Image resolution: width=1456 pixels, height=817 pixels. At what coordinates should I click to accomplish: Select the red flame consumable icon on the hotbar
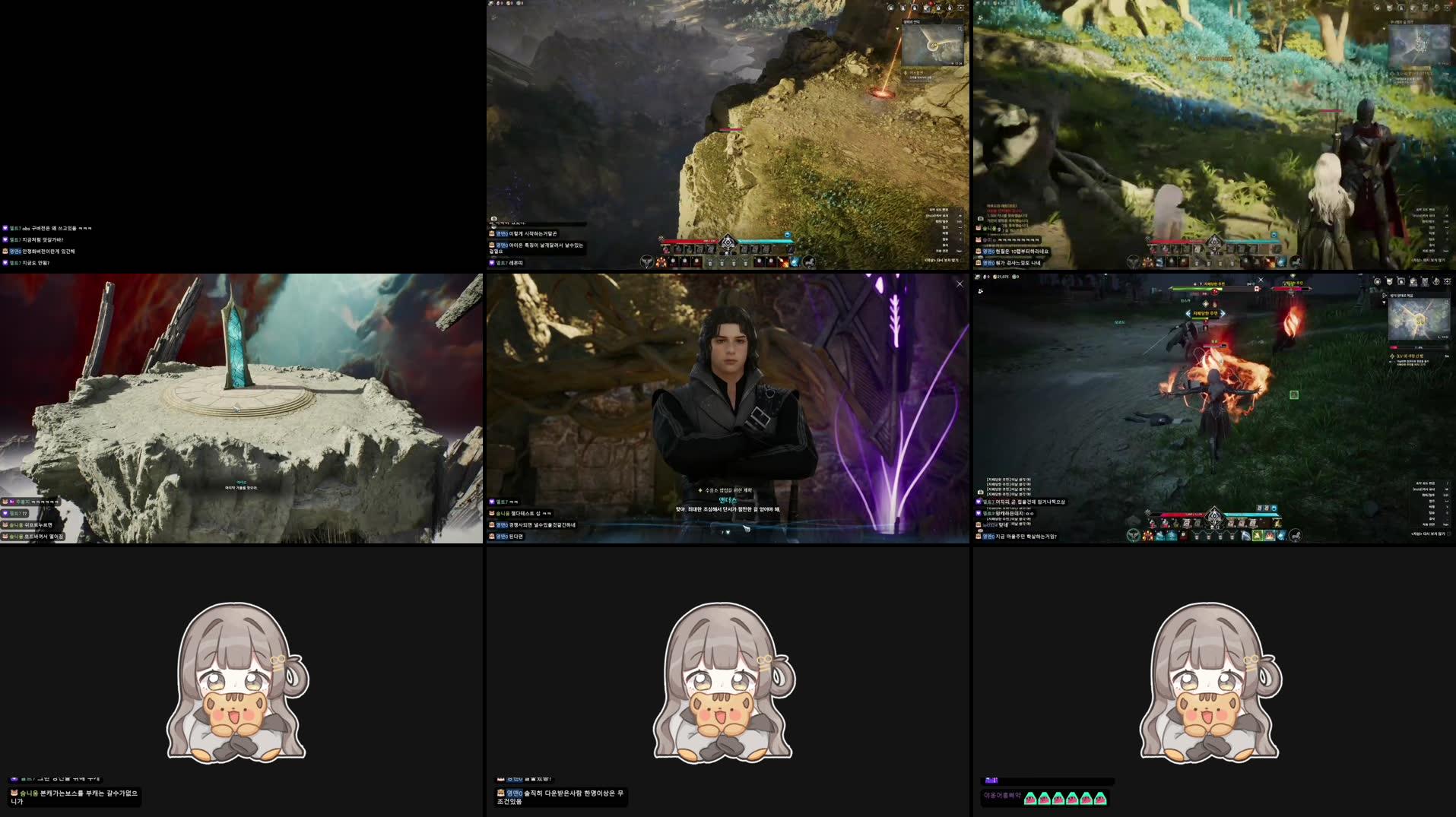click(x=1147, y=537)
